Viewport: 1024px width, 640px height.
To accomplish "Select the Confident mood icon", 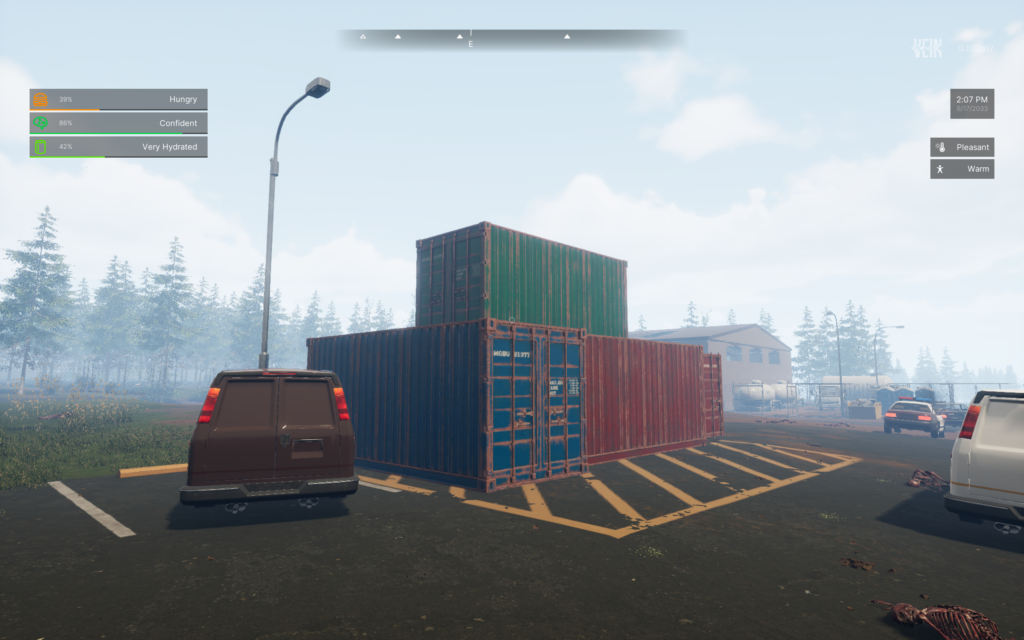I will coord(41,123).
